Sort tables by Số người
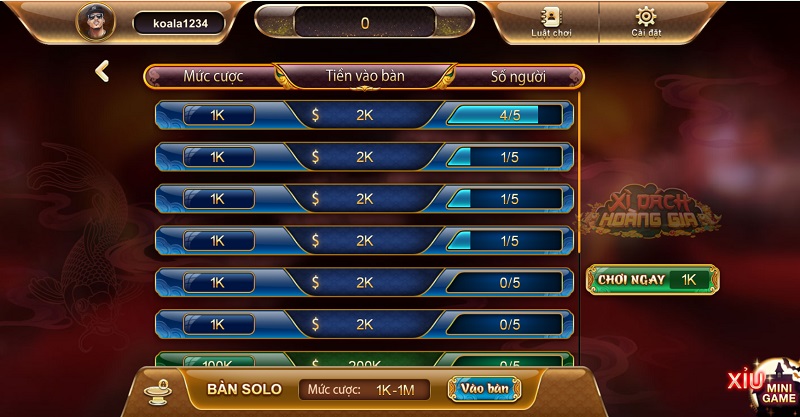The image size is (800, 417). [x=517, y=76]
